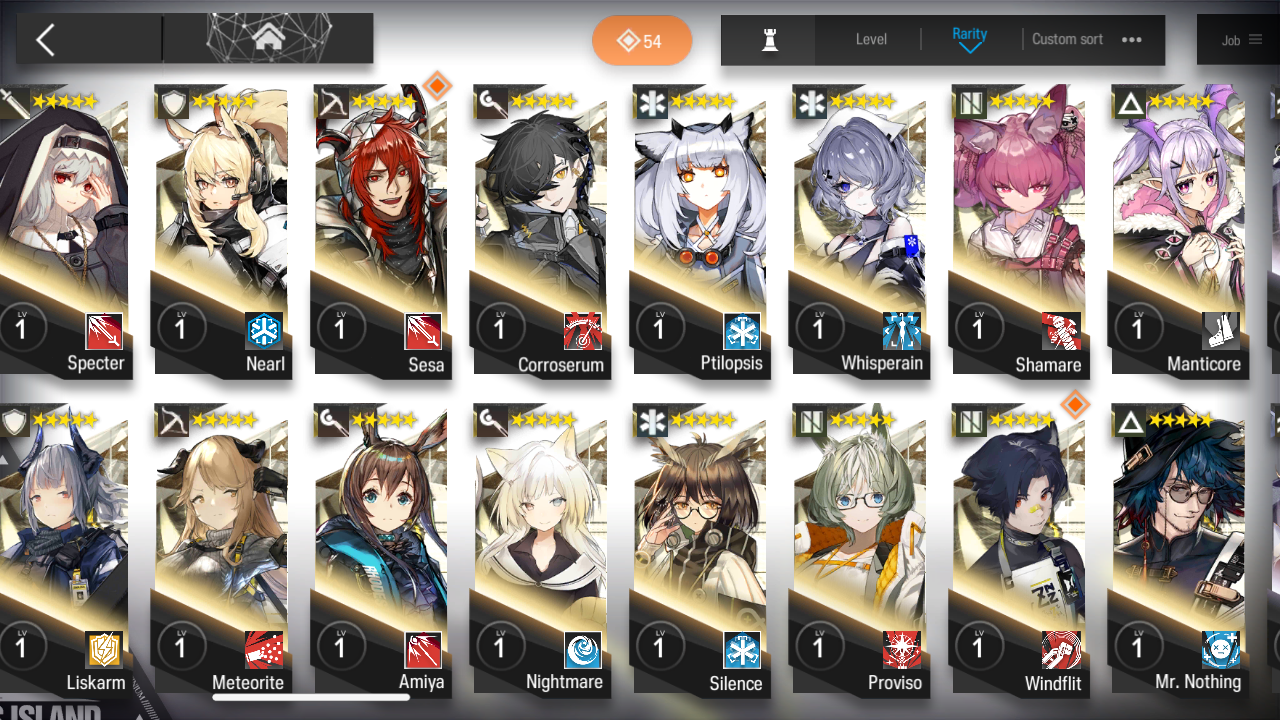This screenshot has width=1280, height=720.
Task: Open the Shamare operator card
Action: click(x=1019, y=230)
